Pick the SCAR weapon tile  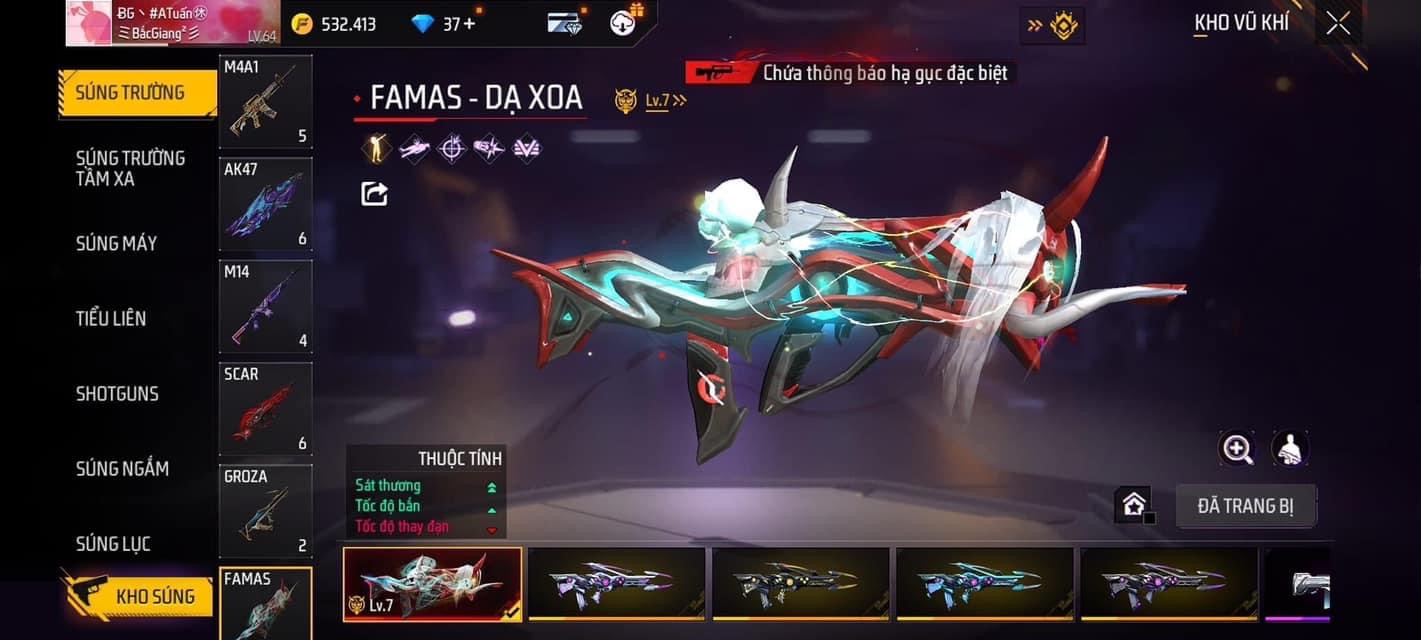265,409
